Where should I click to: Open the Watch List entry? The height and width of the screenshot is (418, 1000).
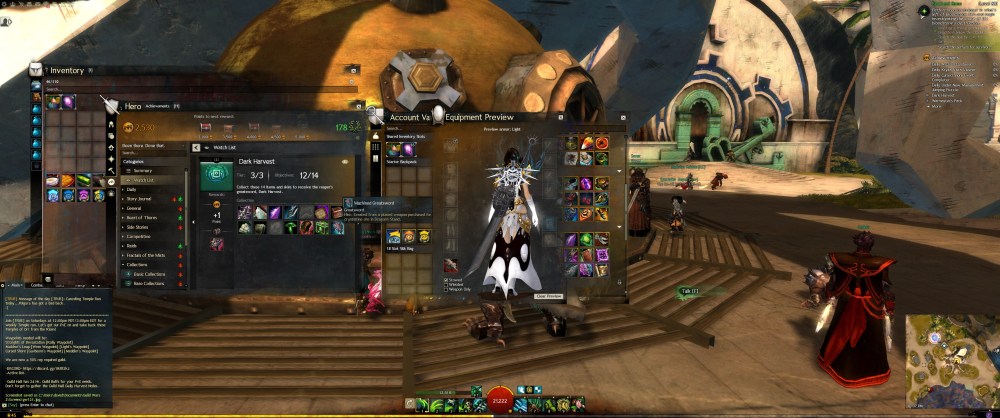pos(143,180)
